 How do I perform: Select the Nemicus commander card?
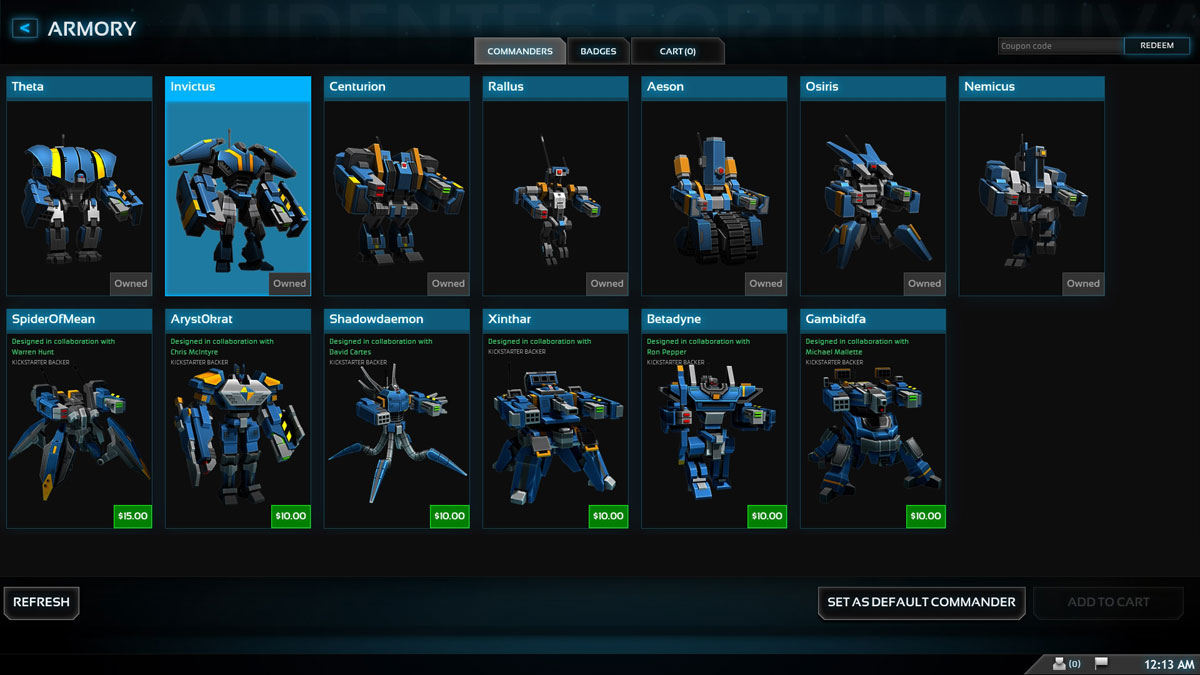(x=1032, y=190)
